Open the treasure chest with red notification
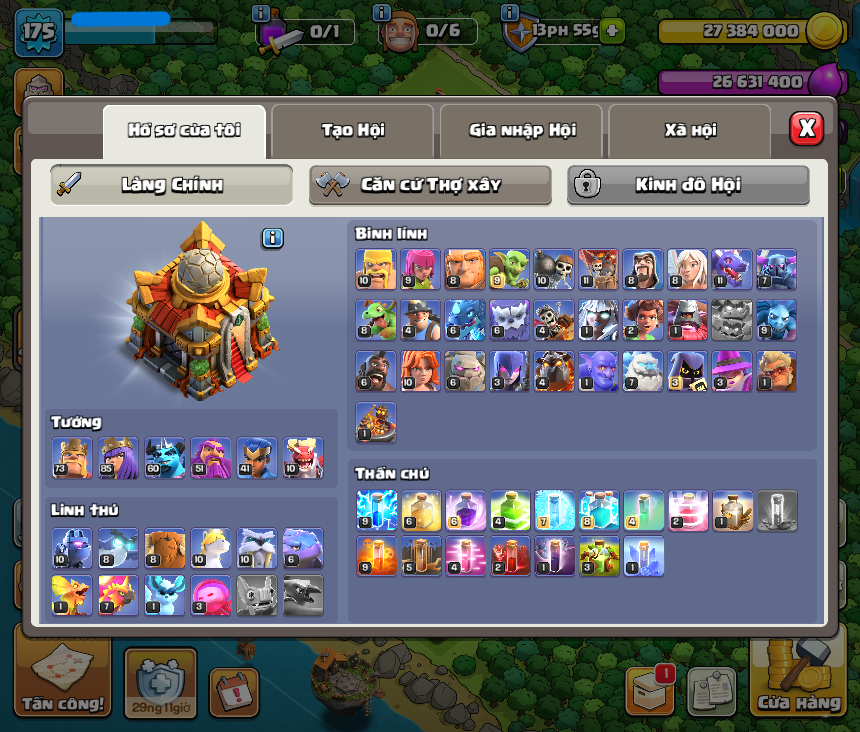 (x=649, y=690)
